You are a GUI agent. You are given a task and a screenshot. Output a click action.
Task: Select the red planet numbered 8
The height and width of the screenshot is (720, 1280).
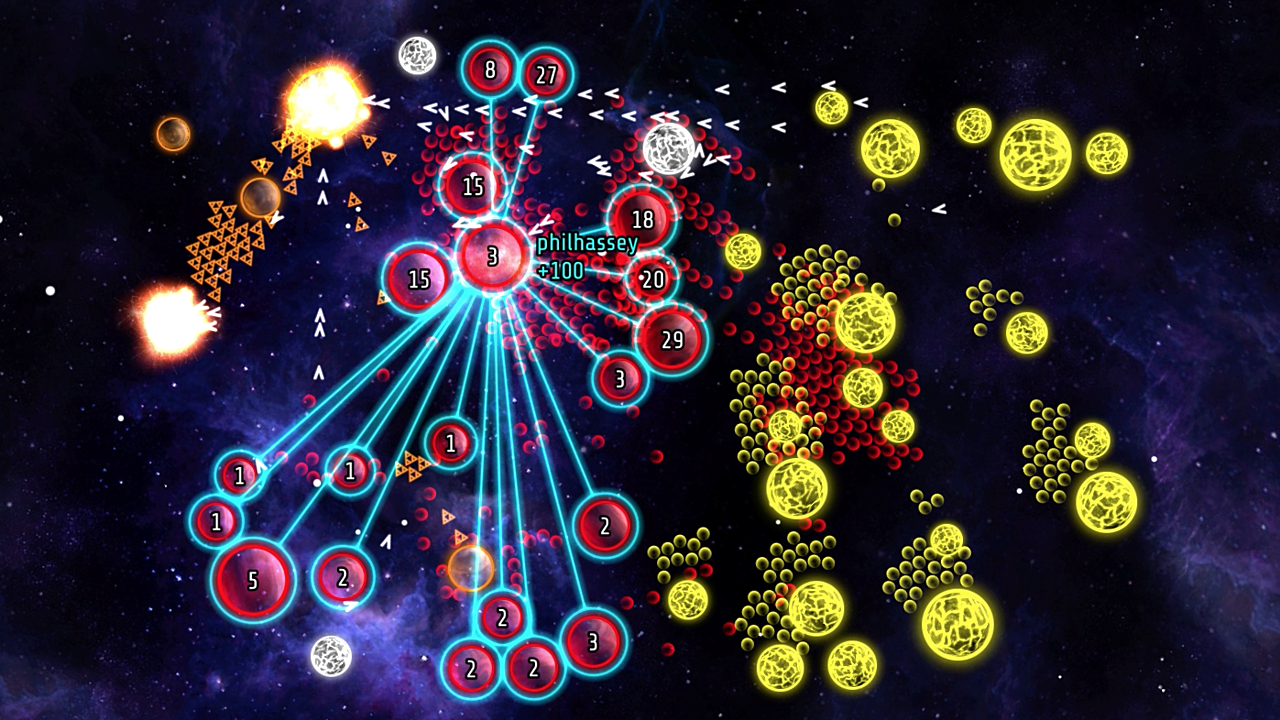click(x=489, y=71)
